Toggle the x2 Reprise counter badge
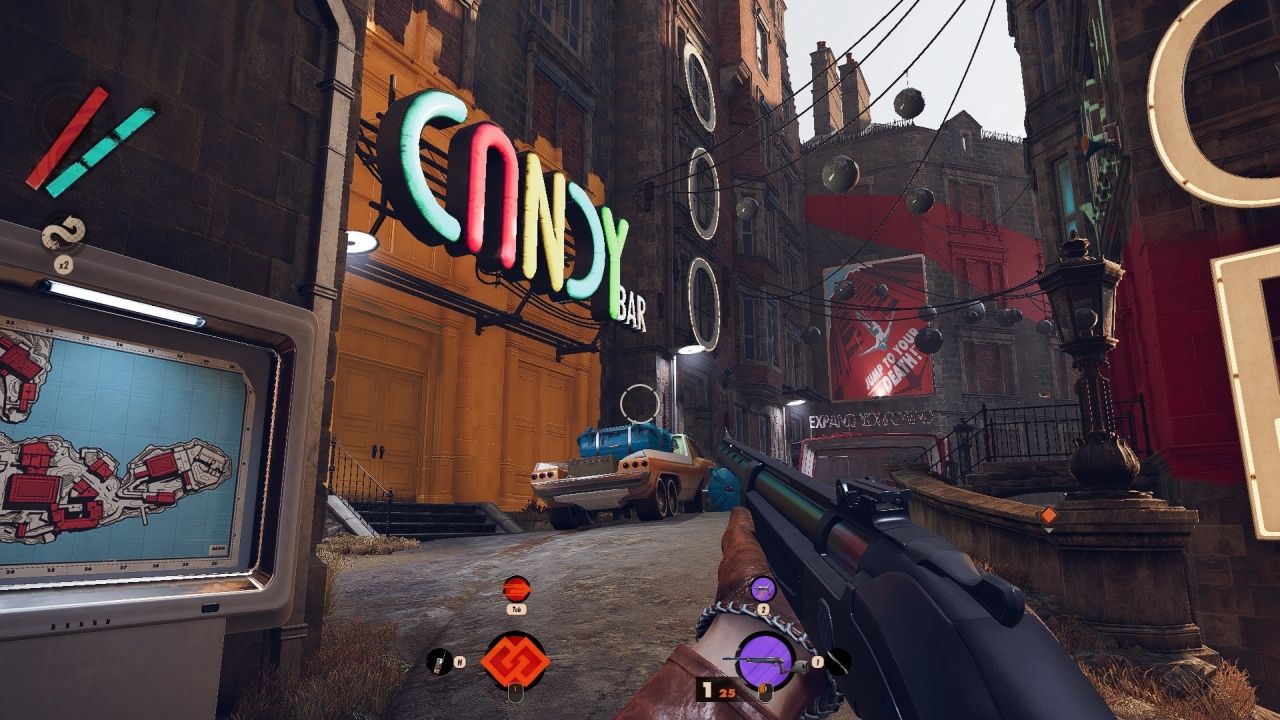1280x720 pixels. [x=64, y=263]
